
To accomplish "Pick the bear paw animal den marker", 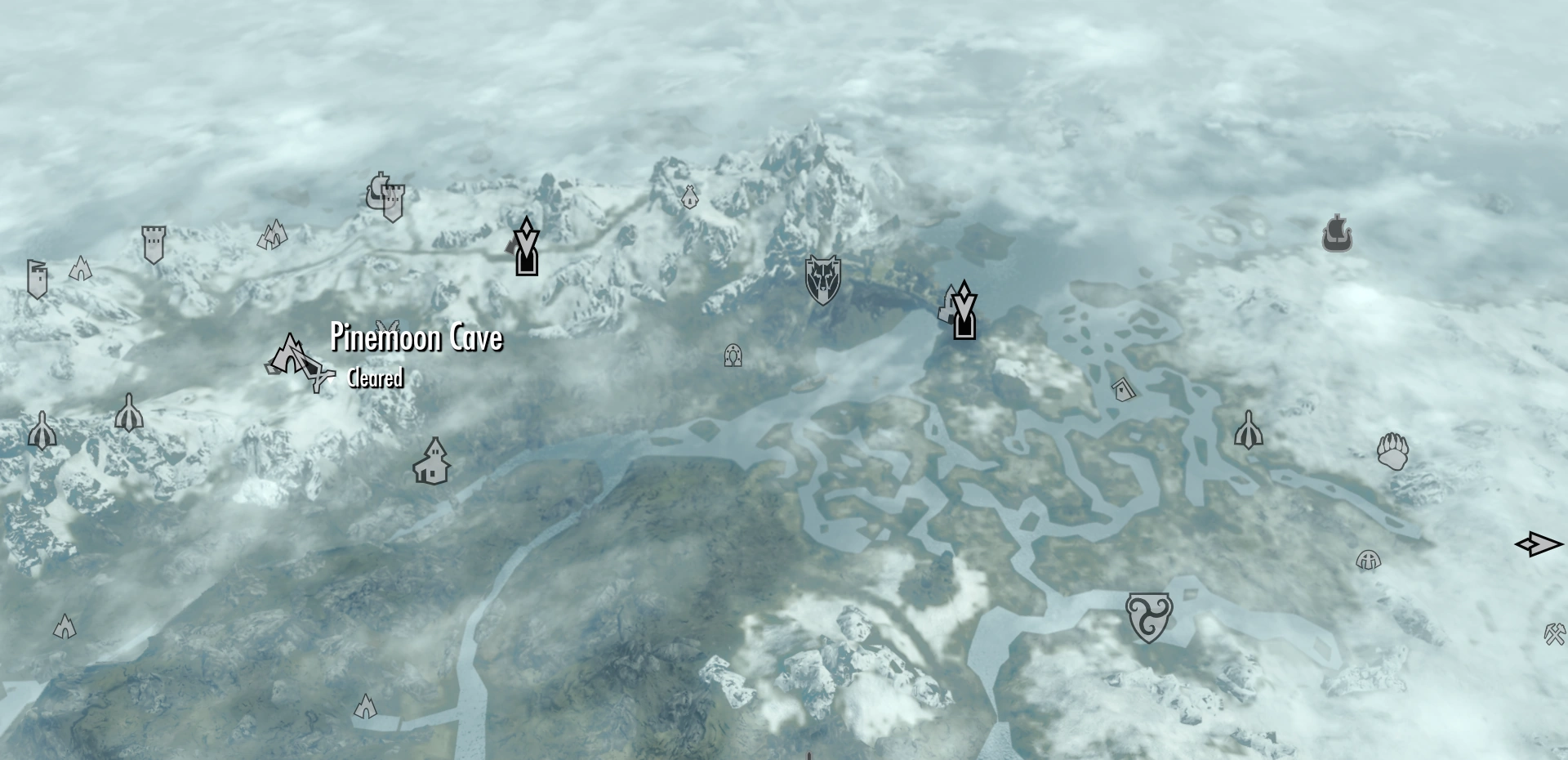I will 1392,451.
